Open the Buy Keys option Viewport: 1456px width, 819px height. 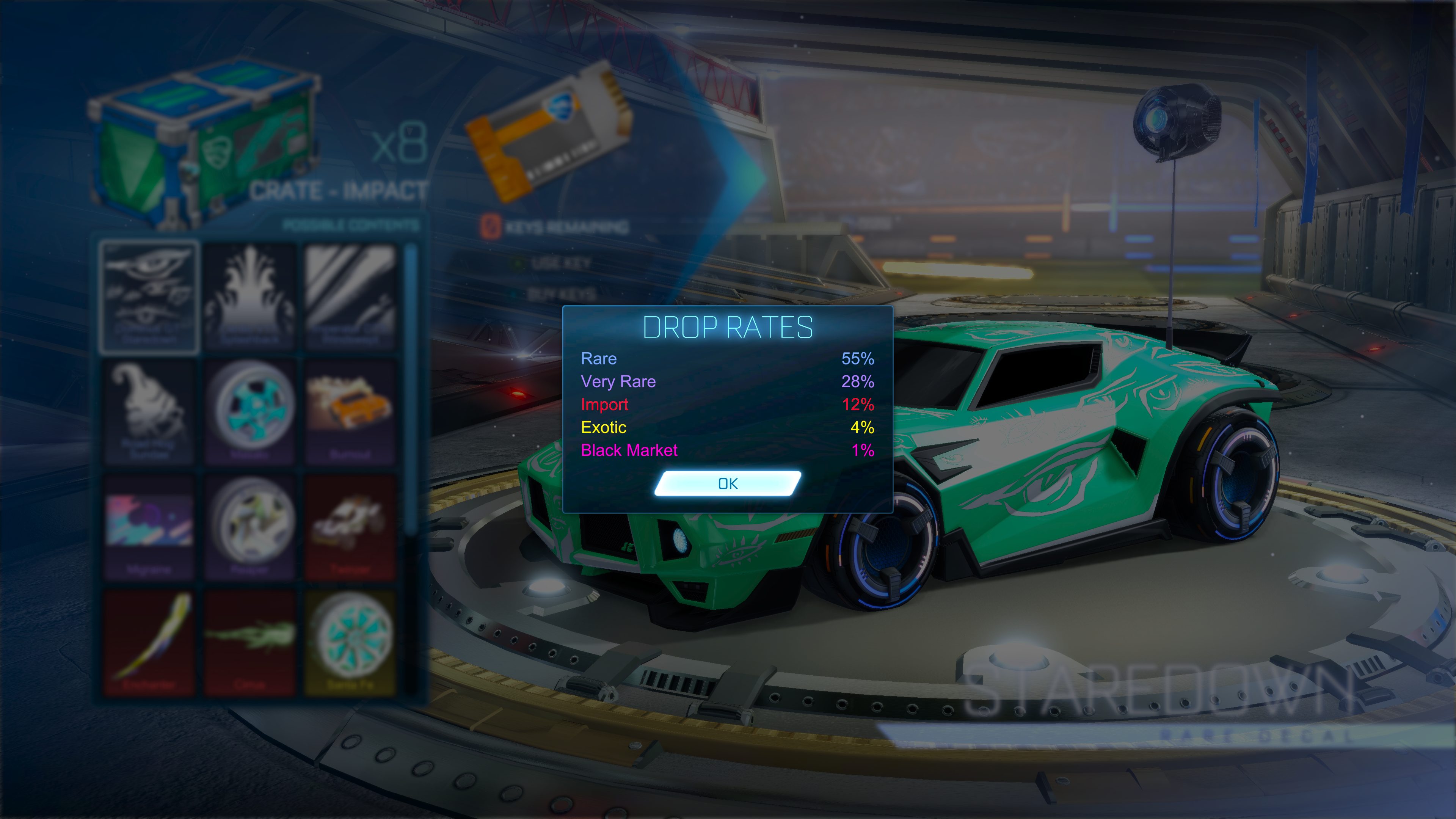pyautogui.click(x=560, y=294)
